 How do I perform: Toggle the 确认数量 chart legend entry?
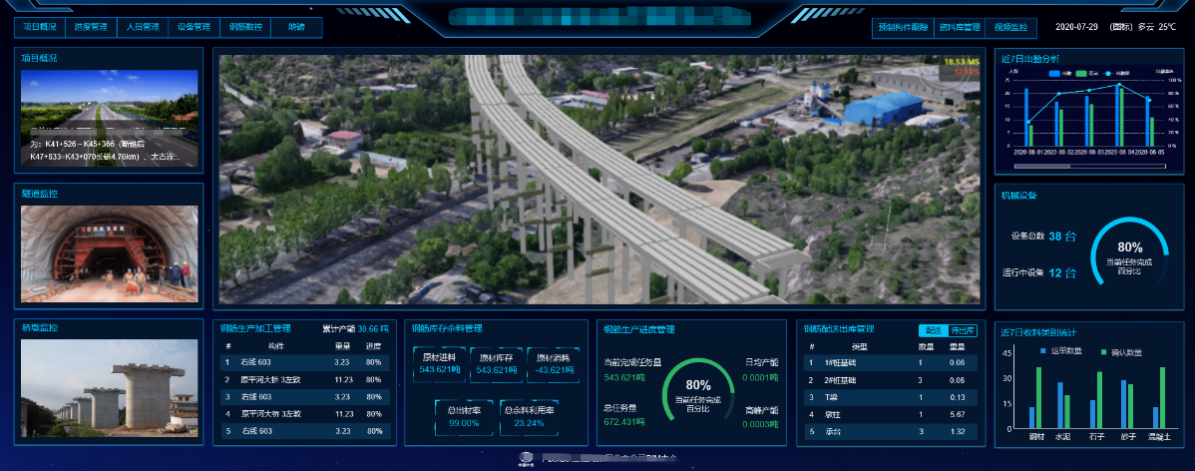1126,351
